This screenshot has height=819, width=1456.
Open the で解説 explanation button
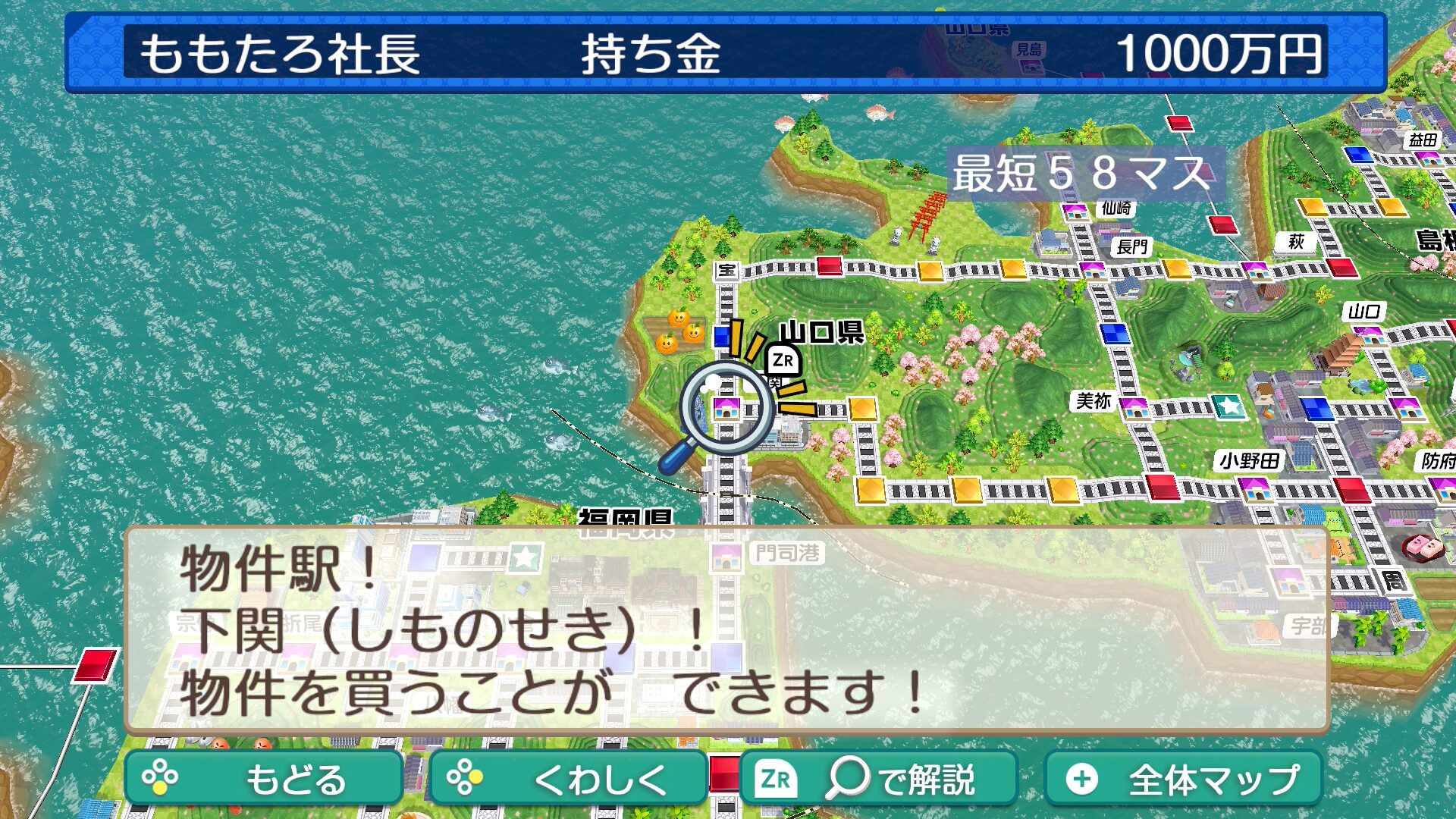click(x=877, y=779)
